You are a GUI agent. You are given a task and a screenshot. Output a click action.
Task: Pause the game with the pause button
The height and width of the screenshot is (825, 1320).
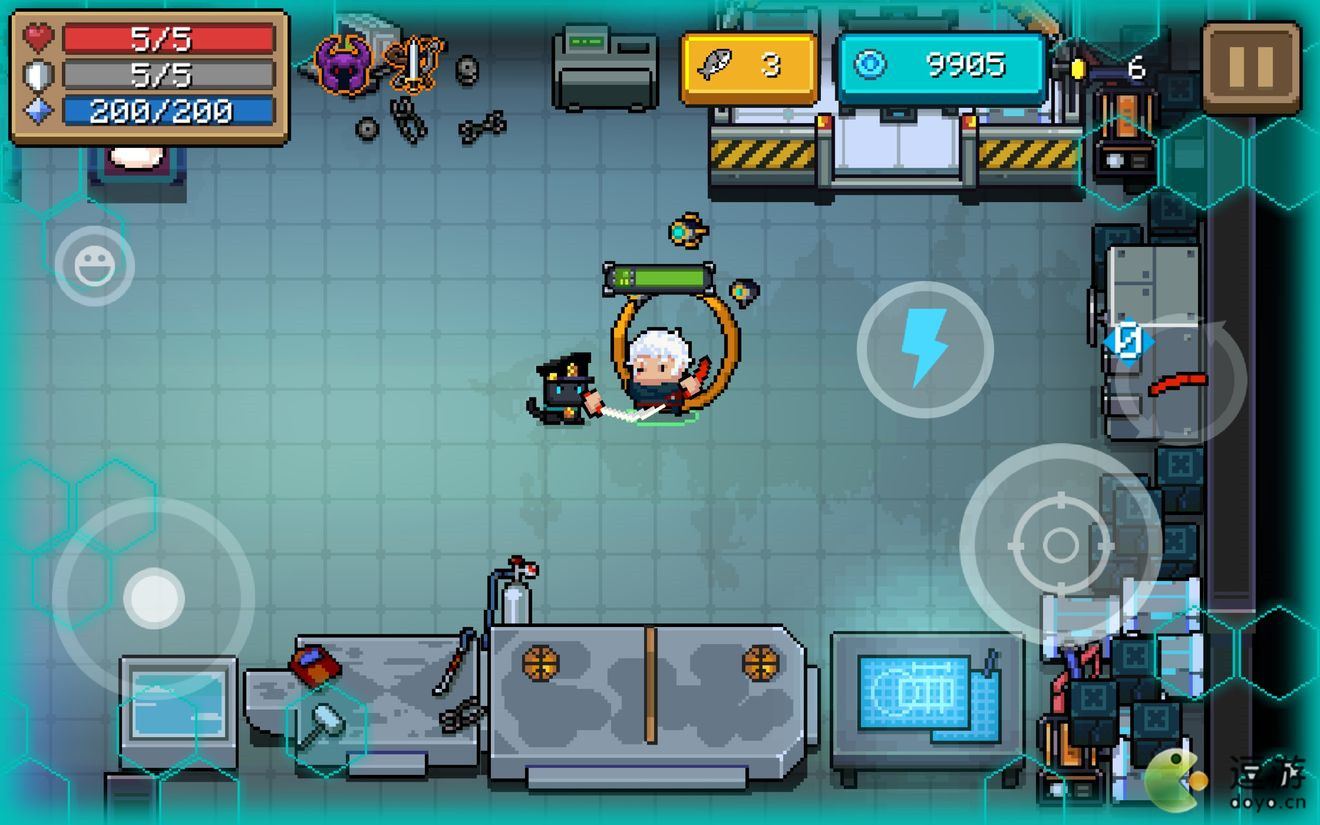pos(1251,67)
